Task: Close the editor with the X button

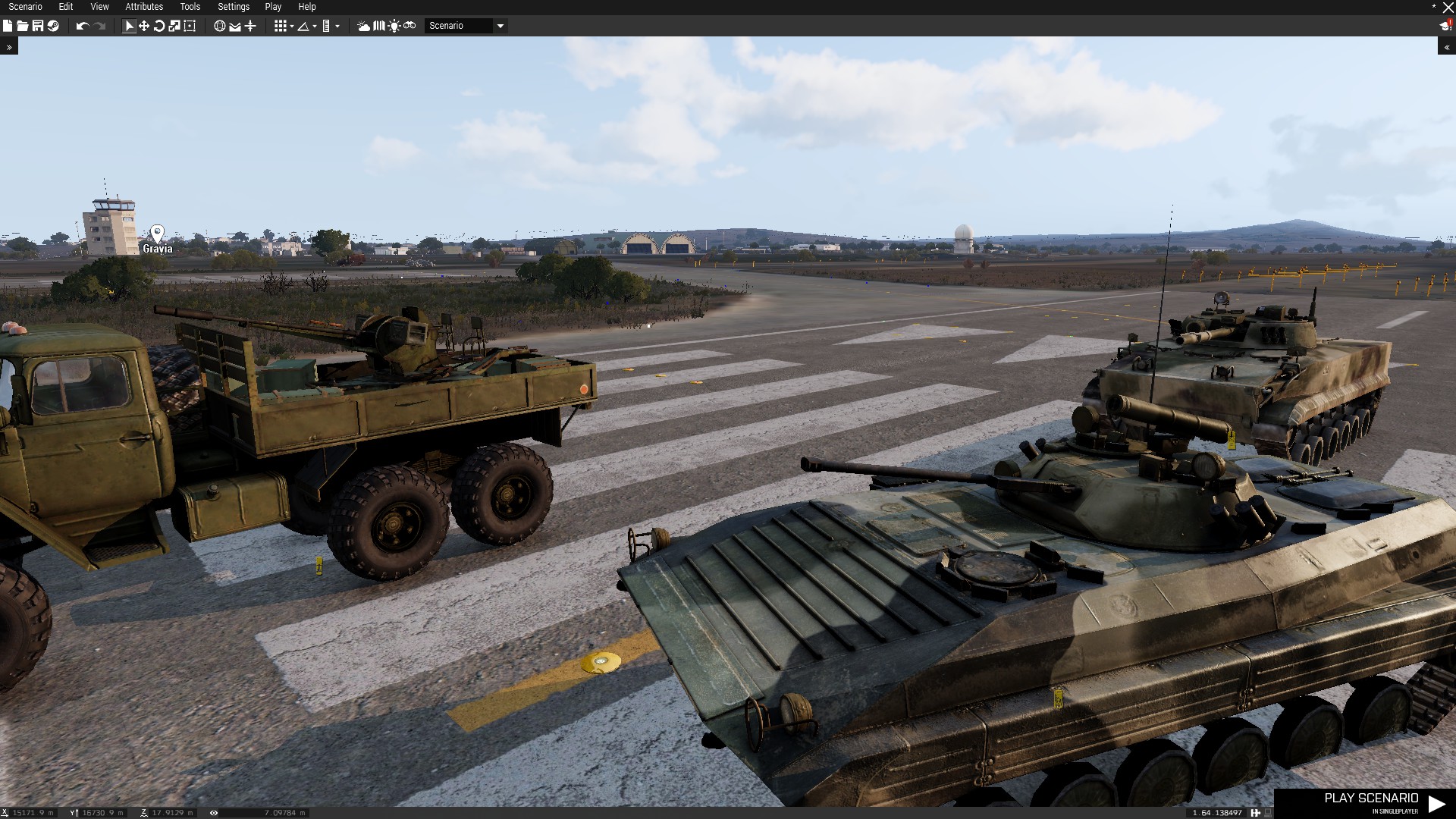Action: (1448, 8)
